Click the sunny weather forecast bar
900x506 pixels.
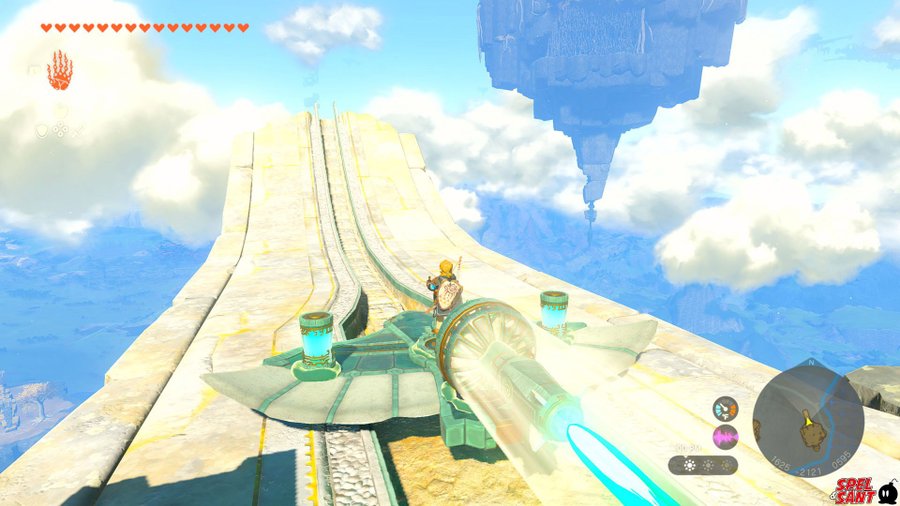(703, 465)
